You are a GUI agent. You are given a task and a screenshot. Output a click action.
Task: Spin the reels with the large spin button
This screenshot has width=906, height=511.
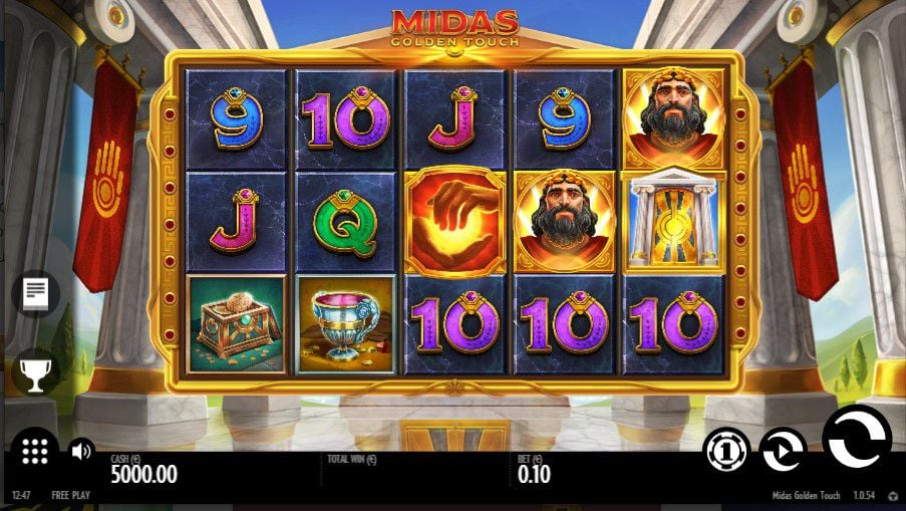856,438
